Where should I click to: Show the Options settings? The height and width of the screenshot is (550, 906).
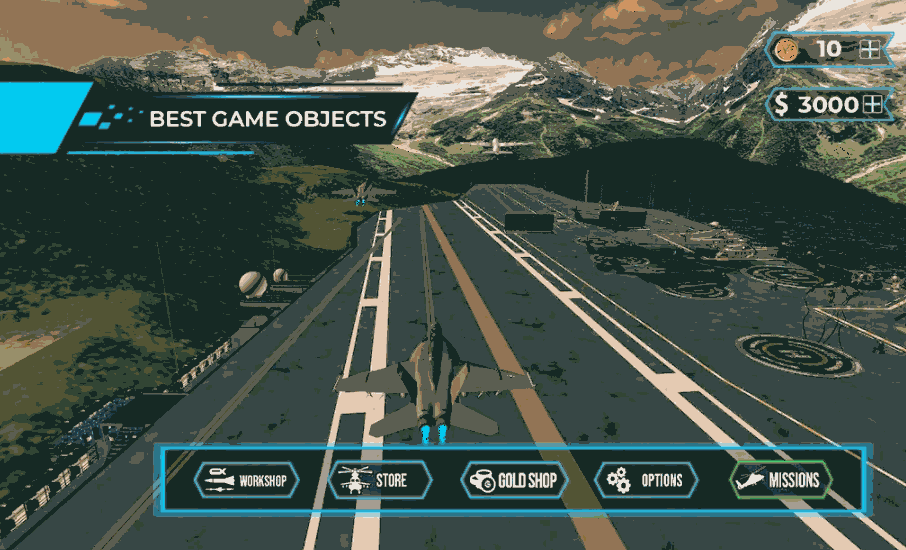pos(647,480)
